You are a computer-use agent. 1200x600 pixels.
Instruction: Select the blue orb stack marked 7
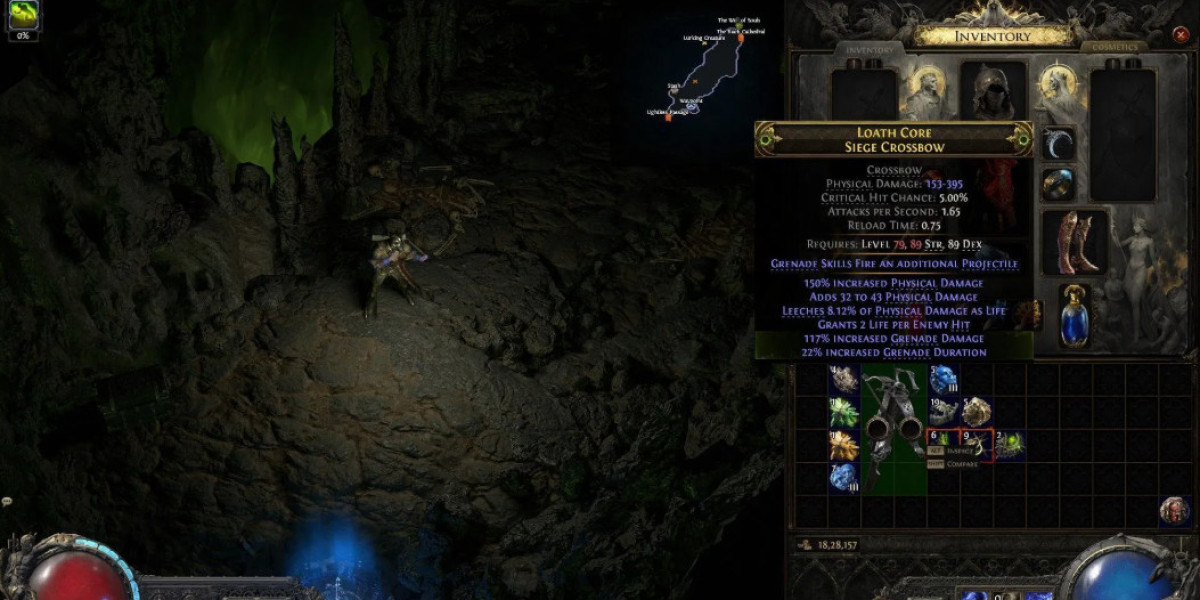(845, 477)
